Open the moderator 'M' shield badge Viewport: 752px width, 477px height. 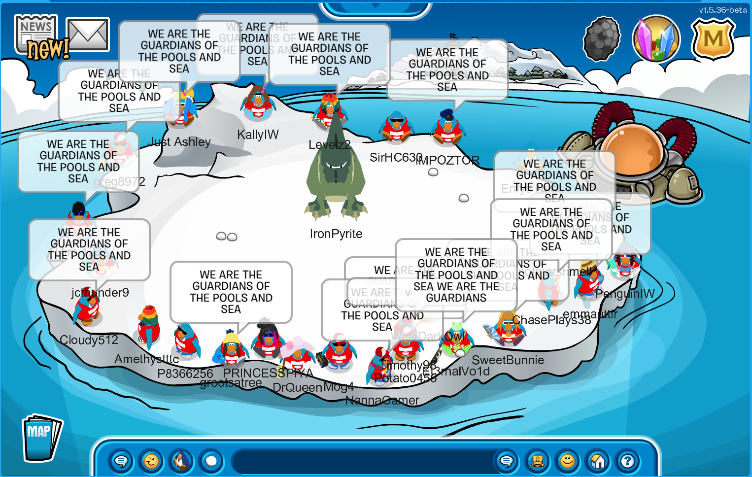(x=712, y=39)
